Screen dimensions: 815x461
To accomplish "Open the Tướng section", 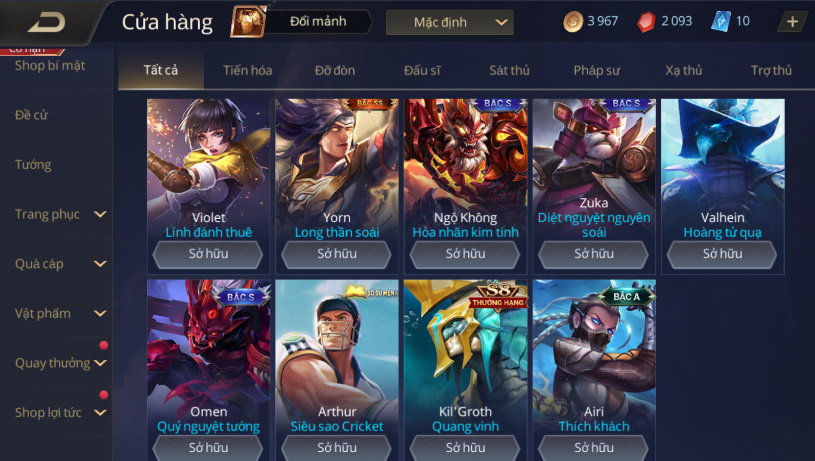I will [x=33, y=164].
